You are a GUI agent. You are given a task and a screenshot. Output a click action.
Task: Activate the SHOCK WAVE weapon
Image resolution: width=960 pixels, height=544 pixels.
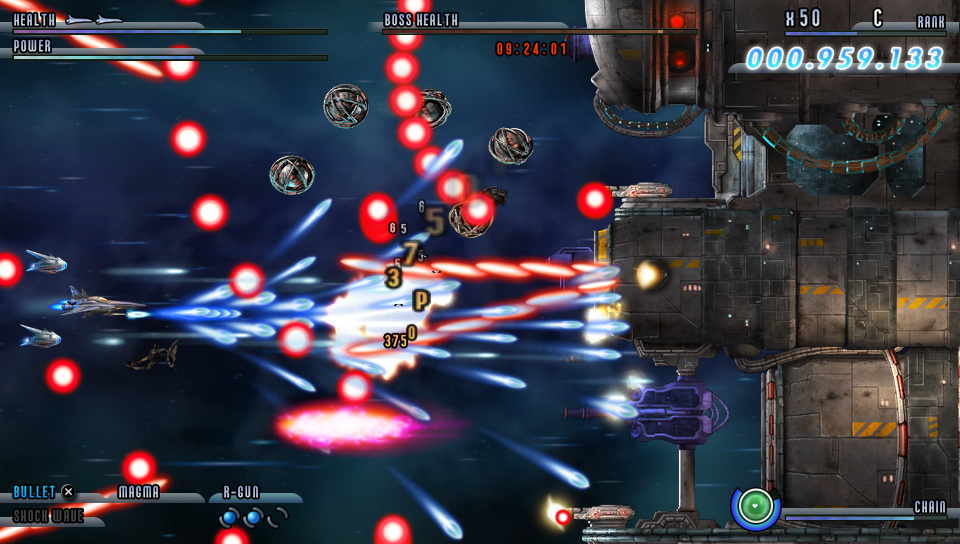click(x=48, y=516)
